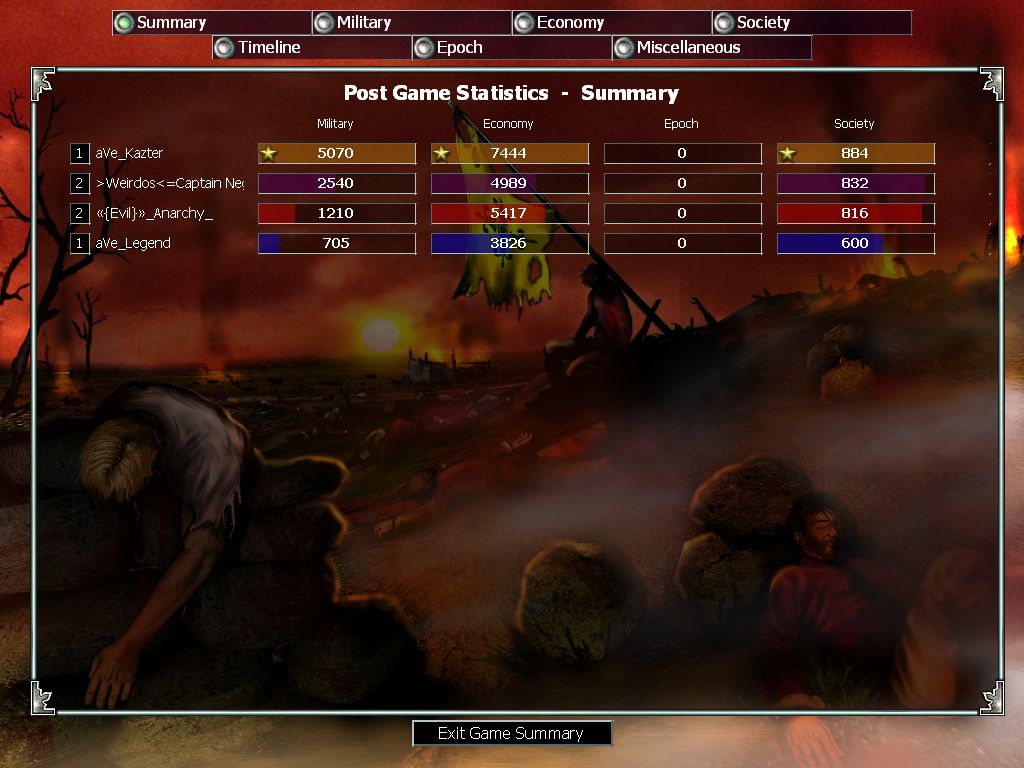The image size is (1024, 768).
Task: Click Exit Game Summary button
Action: tap(511, 733)
